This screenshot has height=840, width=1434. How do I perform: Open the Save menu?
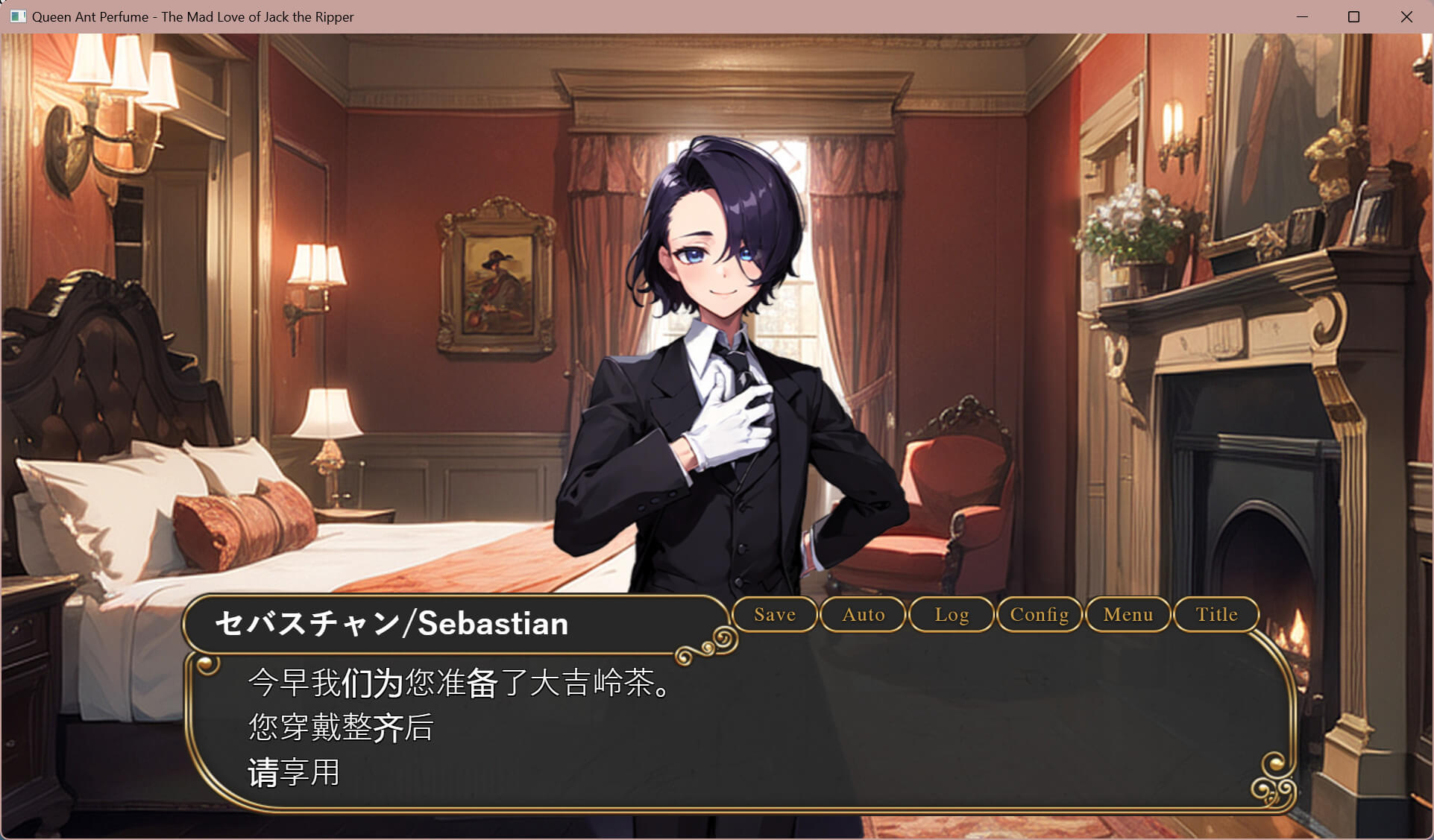(x=775, y=615)
